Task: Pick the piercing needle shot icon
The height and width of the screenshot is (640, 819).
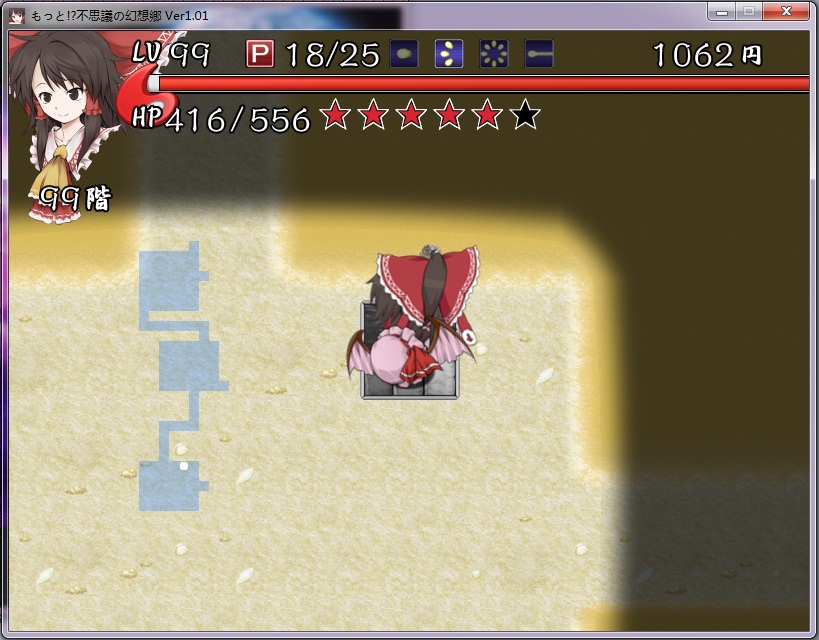Action: point(539,53)
